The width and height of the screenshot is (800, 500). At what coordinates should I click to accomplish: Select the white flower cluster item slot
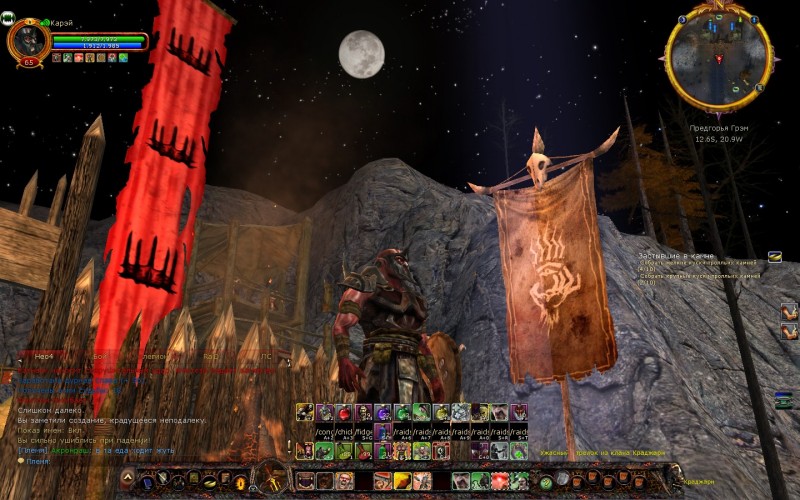[x=460, y=412]
